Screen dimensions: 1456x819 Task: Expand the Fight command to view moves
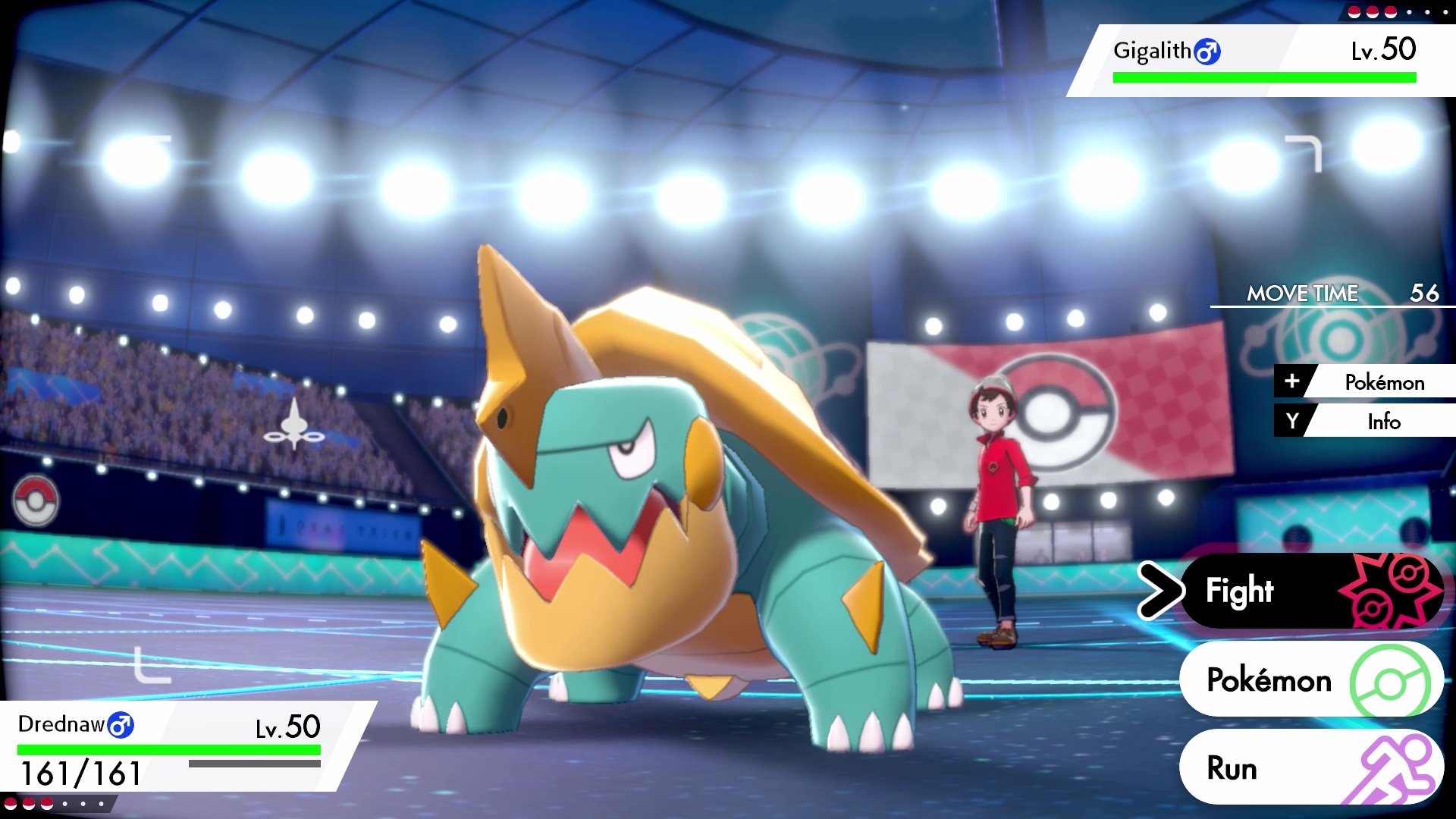pos(1259,590)
